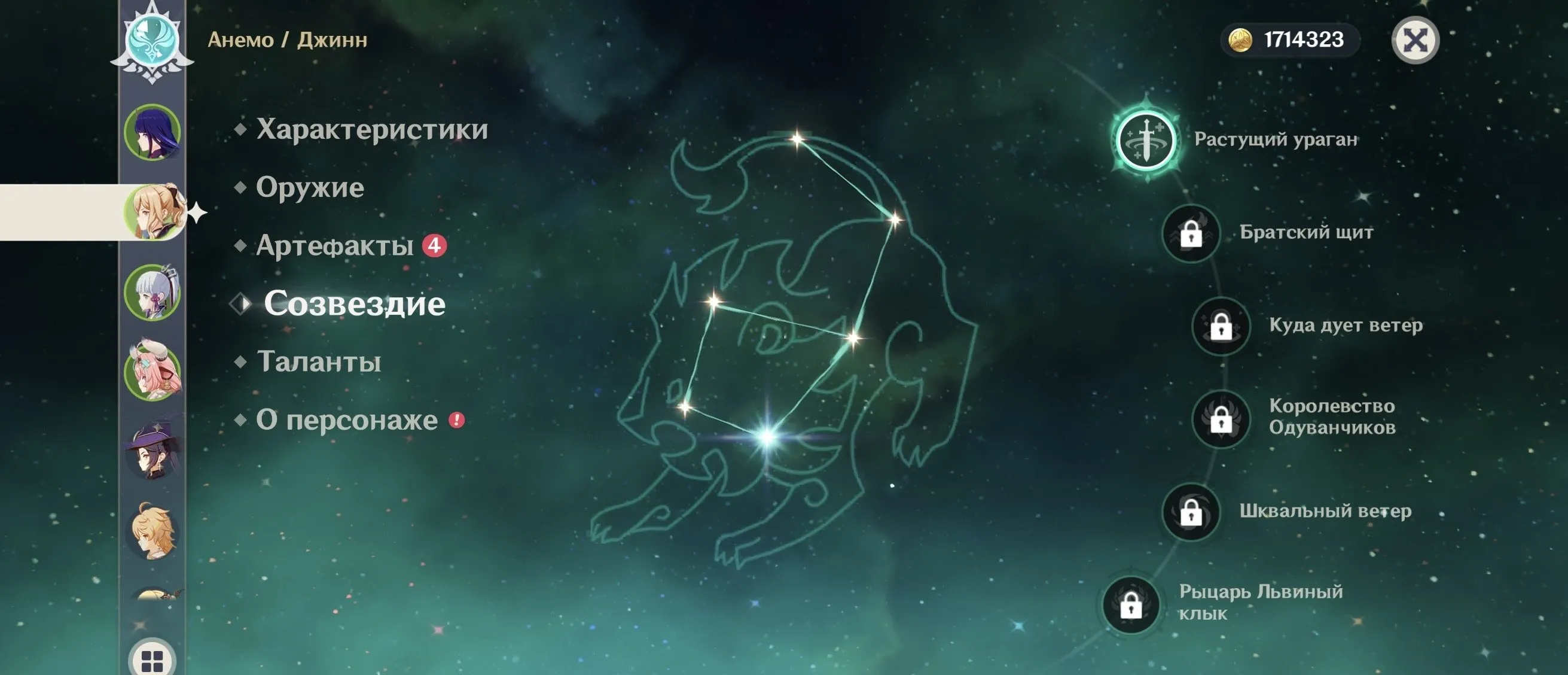Viewport: 1568px width, 675px height.
Task: Switch to the purple-haired character portrait
Action: 152,132
